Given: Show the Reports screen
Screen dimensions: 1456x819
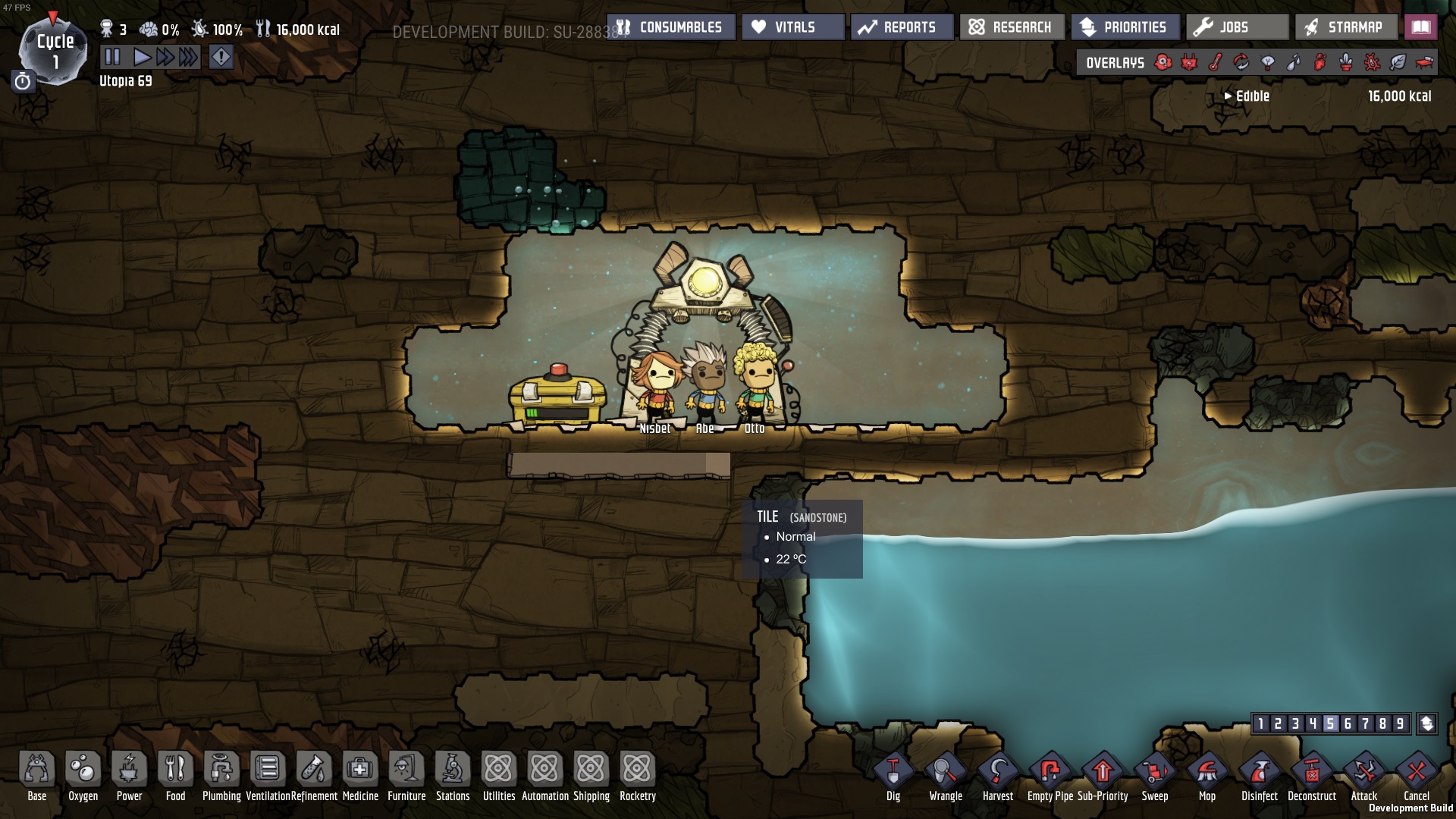Looking at the screenshot, I should click(x=902, y=27).
